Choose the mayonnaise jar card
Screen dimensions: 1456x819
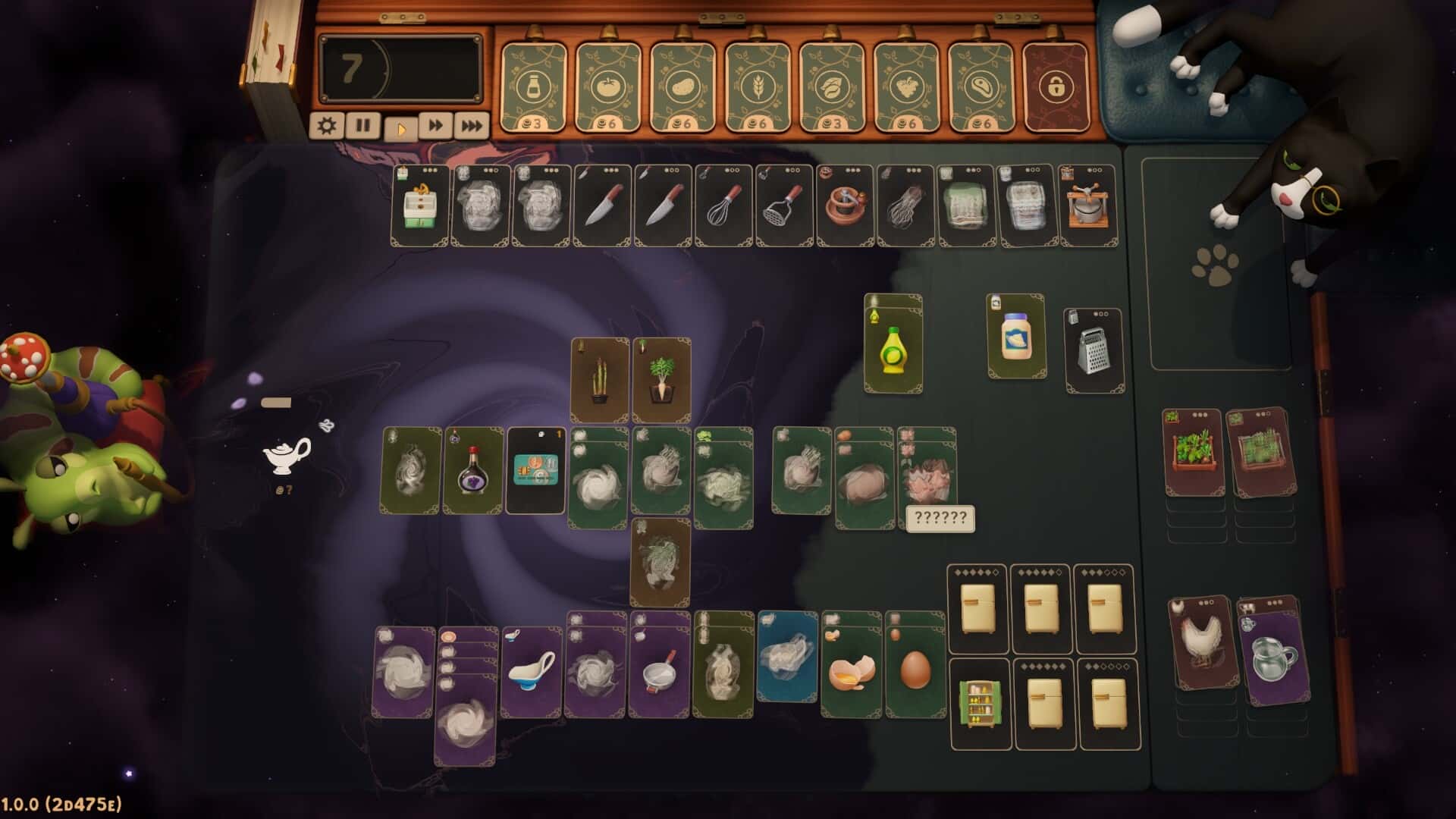coord(1016,337)
